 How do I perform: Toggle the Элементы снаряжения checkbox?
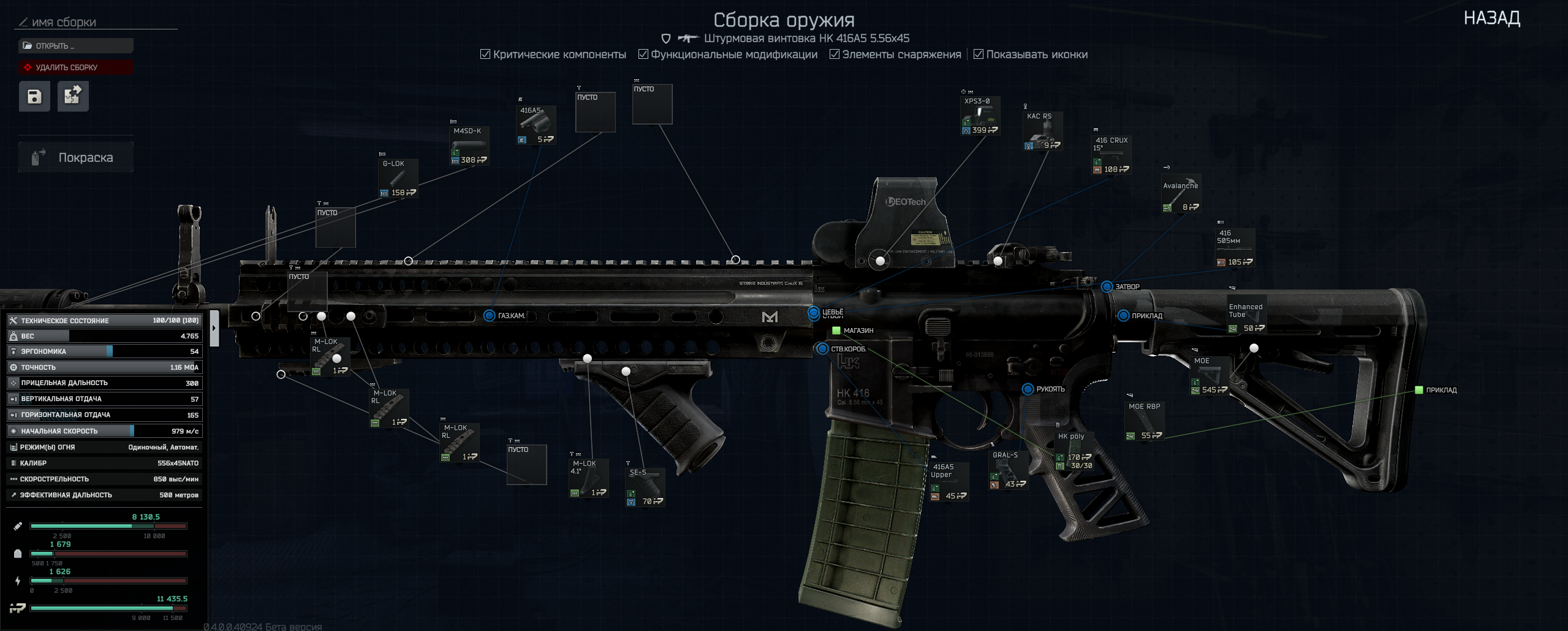tap(835, 55)
